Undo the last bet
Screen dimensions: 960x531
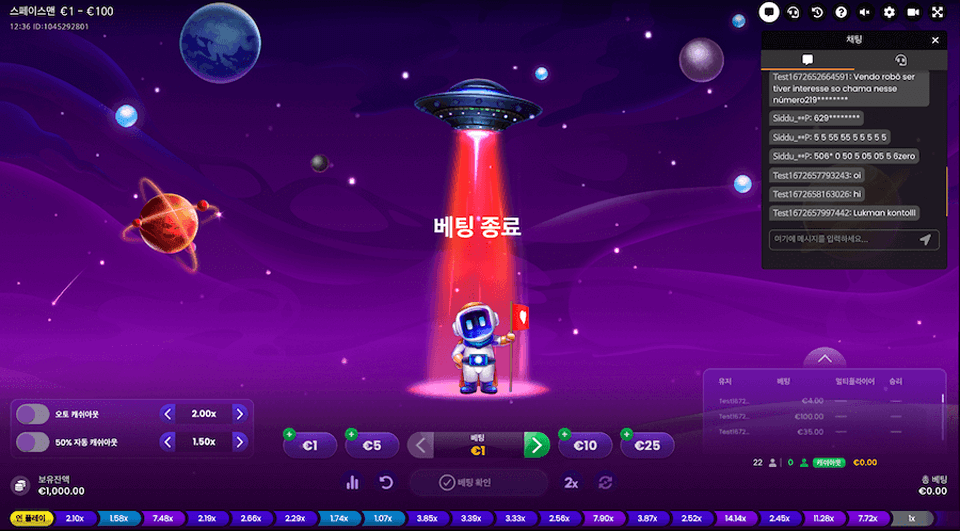click(x=386, y=483)
